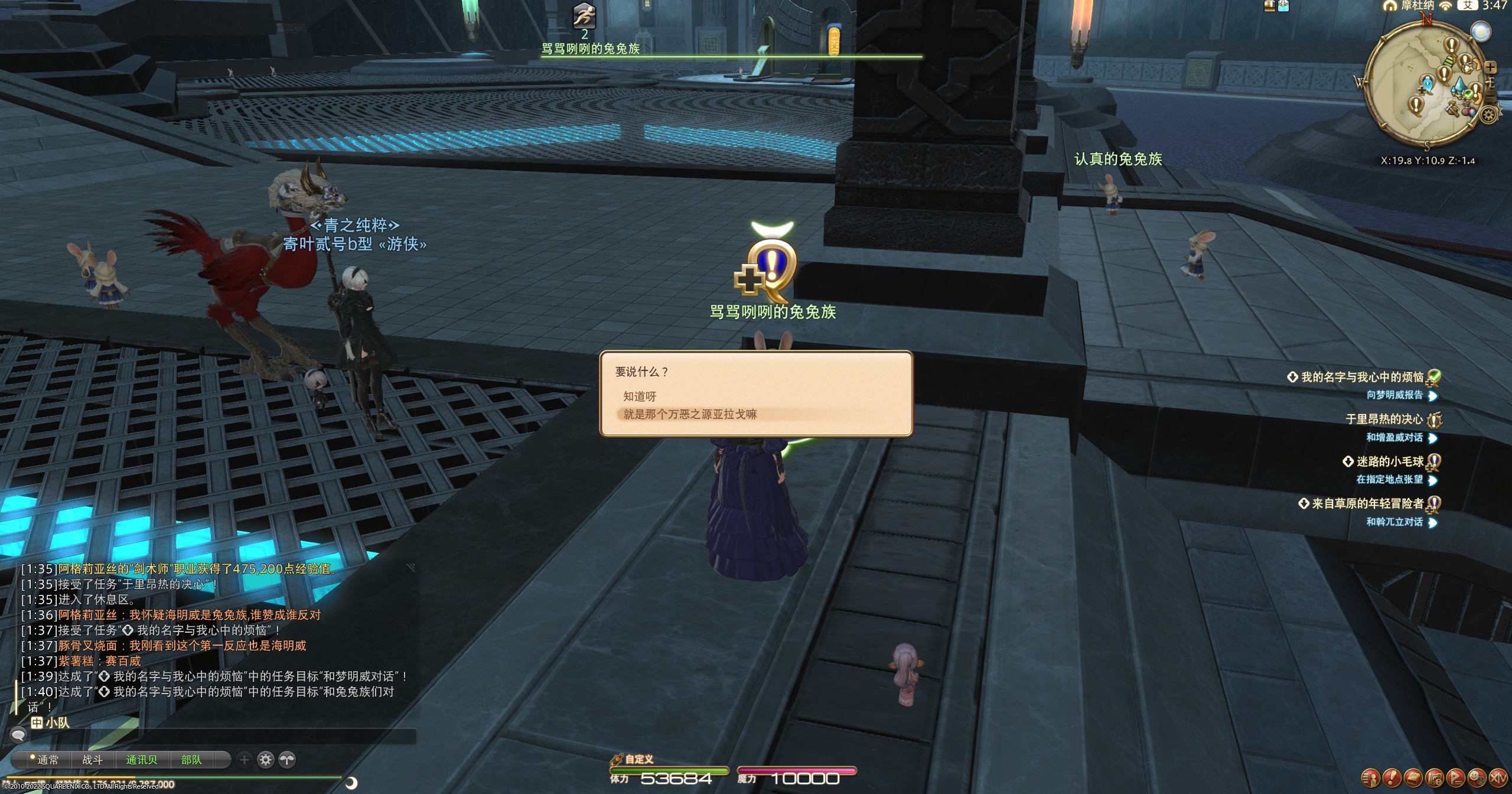Click the weather sun icon by minimap
1512x794 pixels.
tap(1481, 32)
